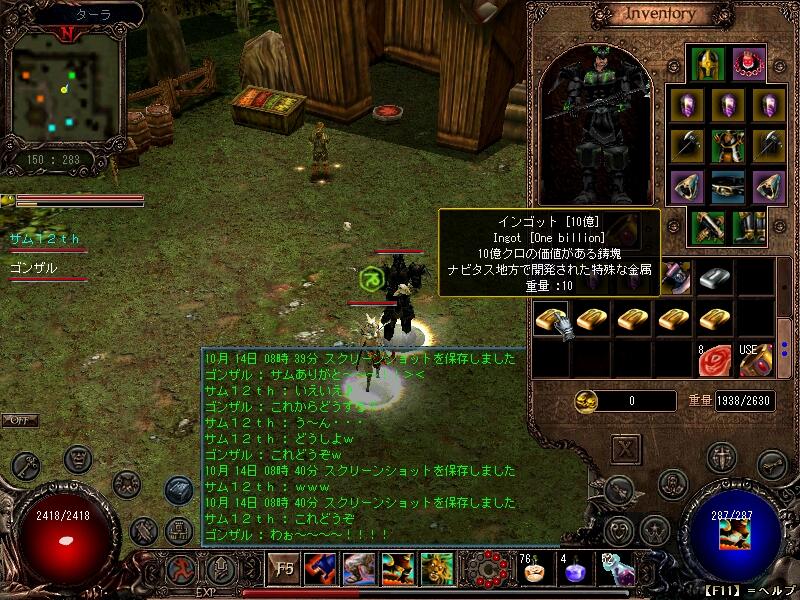The image size is (800, 600).
Task: Select the body armor equipment slot
Action: [727, 145]
